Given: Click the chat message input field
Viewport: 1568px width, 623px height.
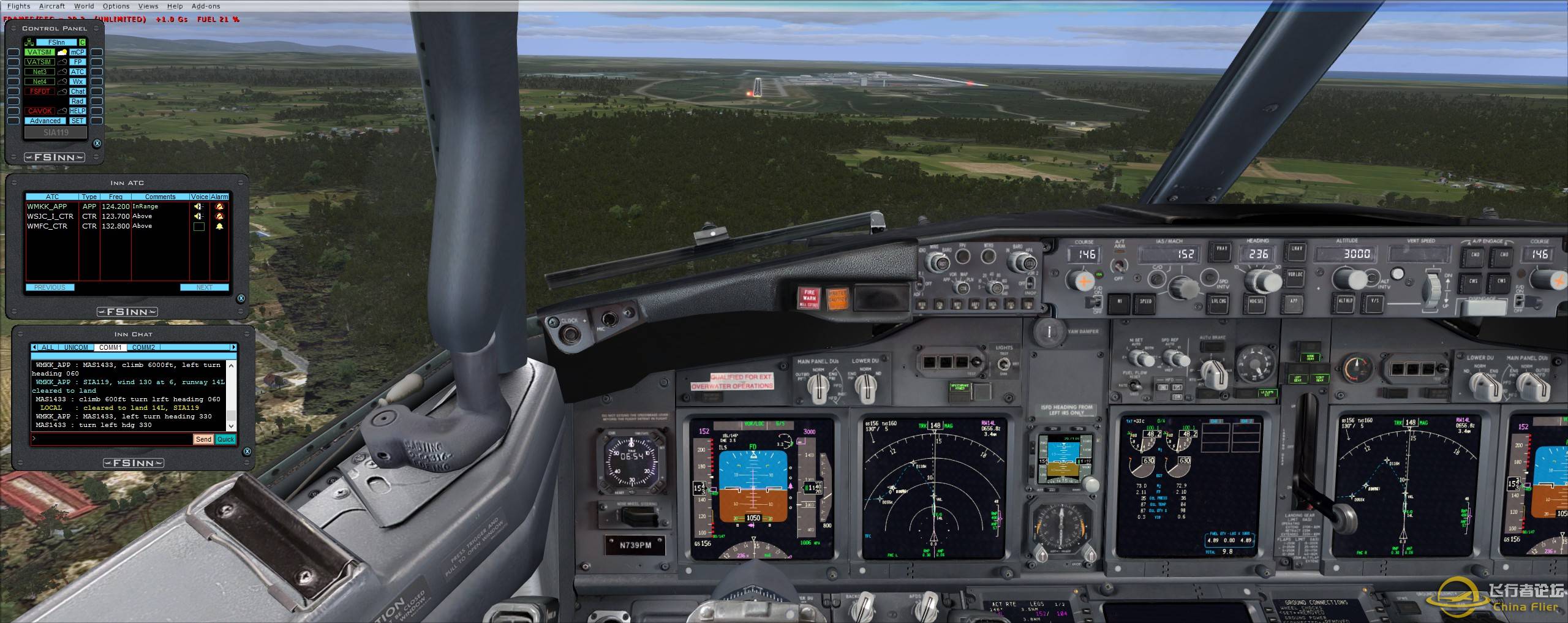Looking at the screenshot, I should click(104, 439).
